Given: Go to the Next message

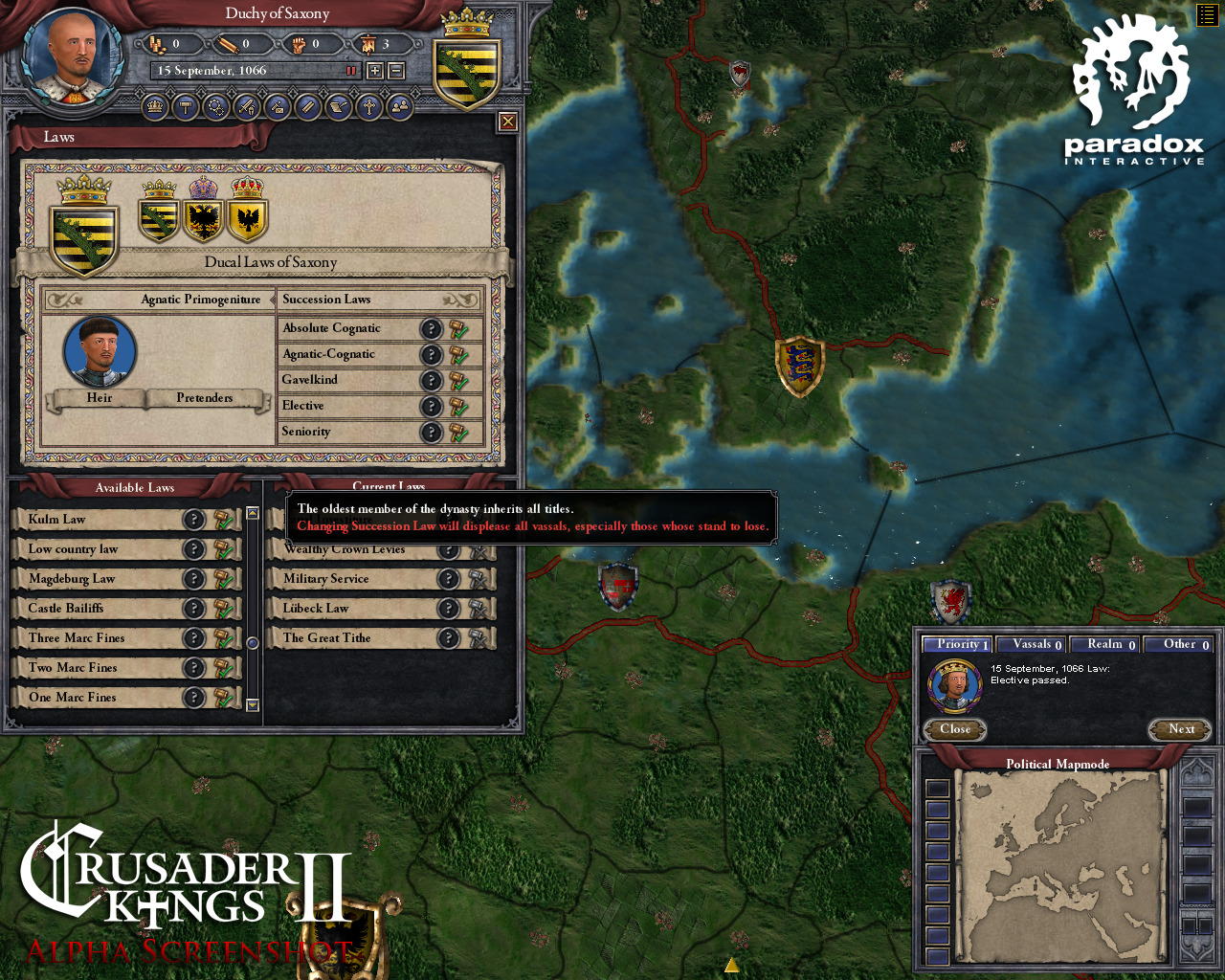Looking at the screenshot, I should [x=1181, y=729].
